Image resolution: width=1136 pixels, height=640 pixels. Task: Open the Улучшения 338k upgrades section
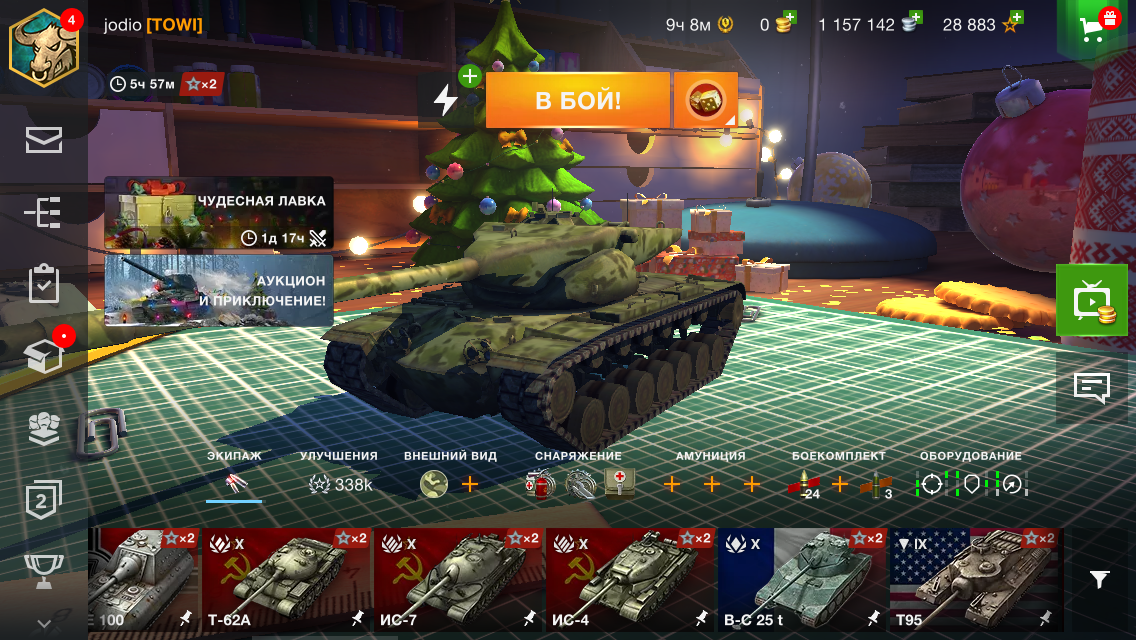(x=339, y=484)
